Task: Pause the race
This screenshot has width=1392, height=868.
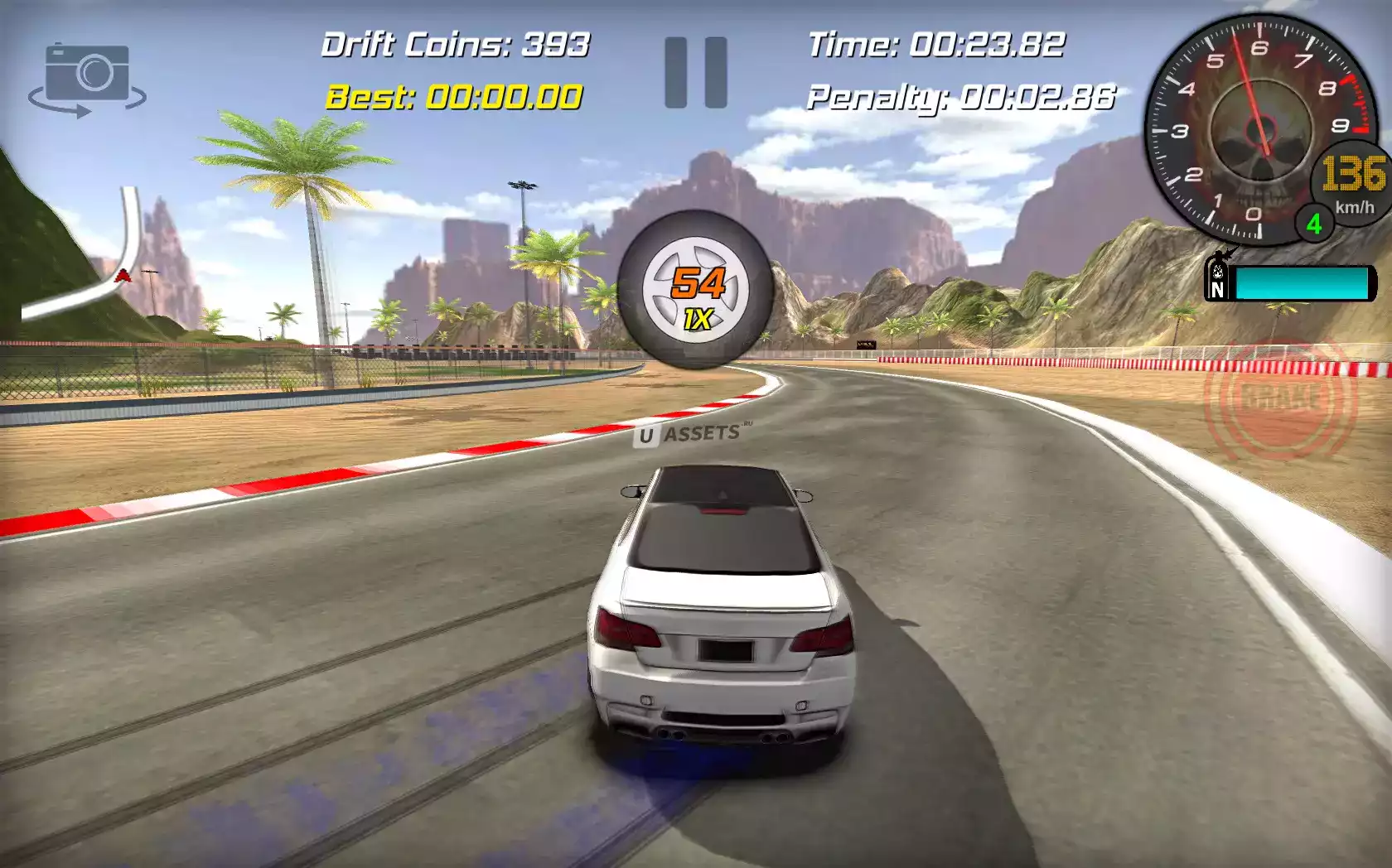Action: tap(696, 72)
